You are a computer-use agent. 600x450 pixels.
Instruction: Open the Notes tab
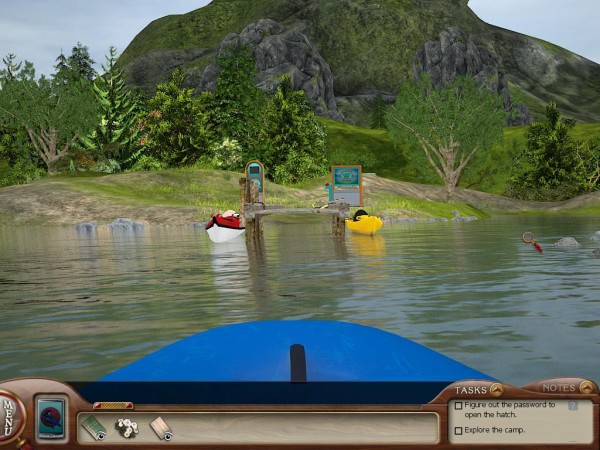(558, 388)
